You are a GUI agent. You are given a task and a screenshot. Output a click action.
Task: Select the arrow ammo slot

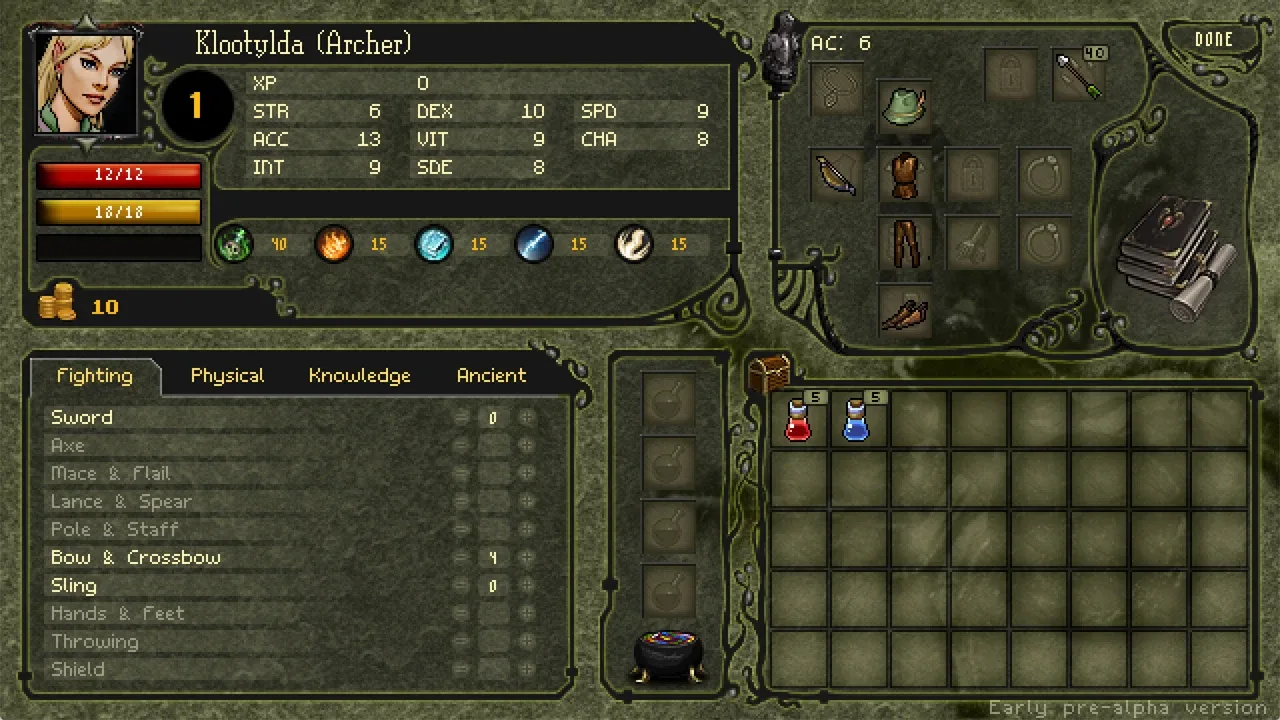coord(1080,75)
